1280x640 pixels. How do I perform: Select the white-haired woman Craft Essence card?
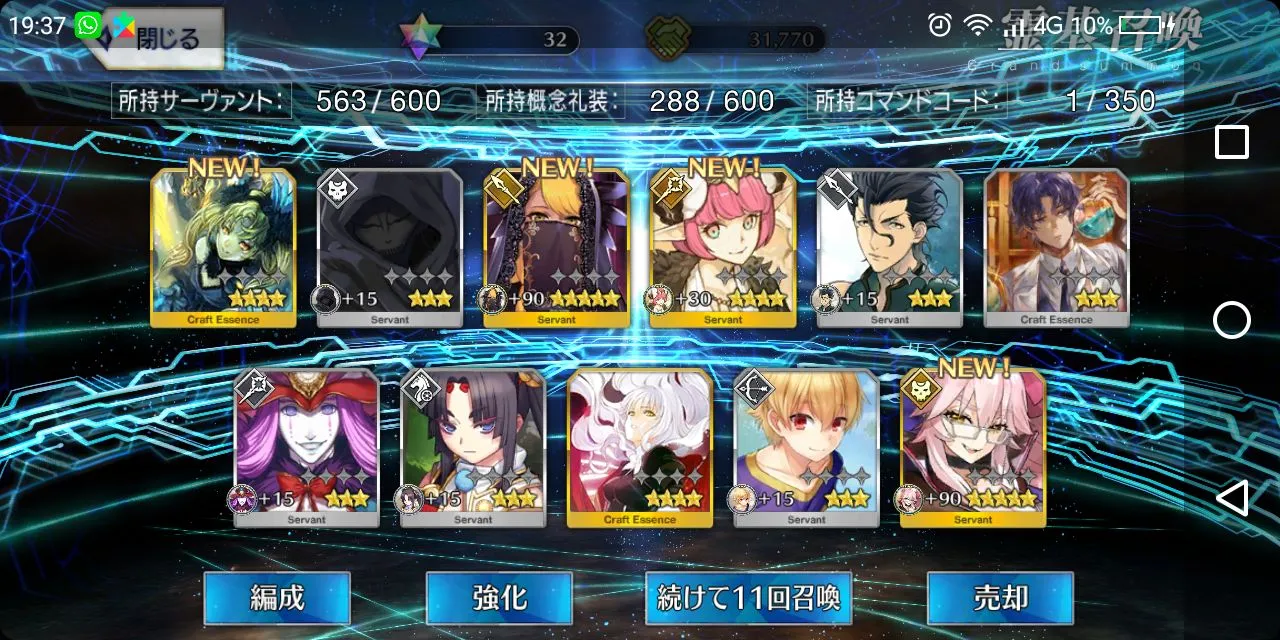tap(640, 447)
